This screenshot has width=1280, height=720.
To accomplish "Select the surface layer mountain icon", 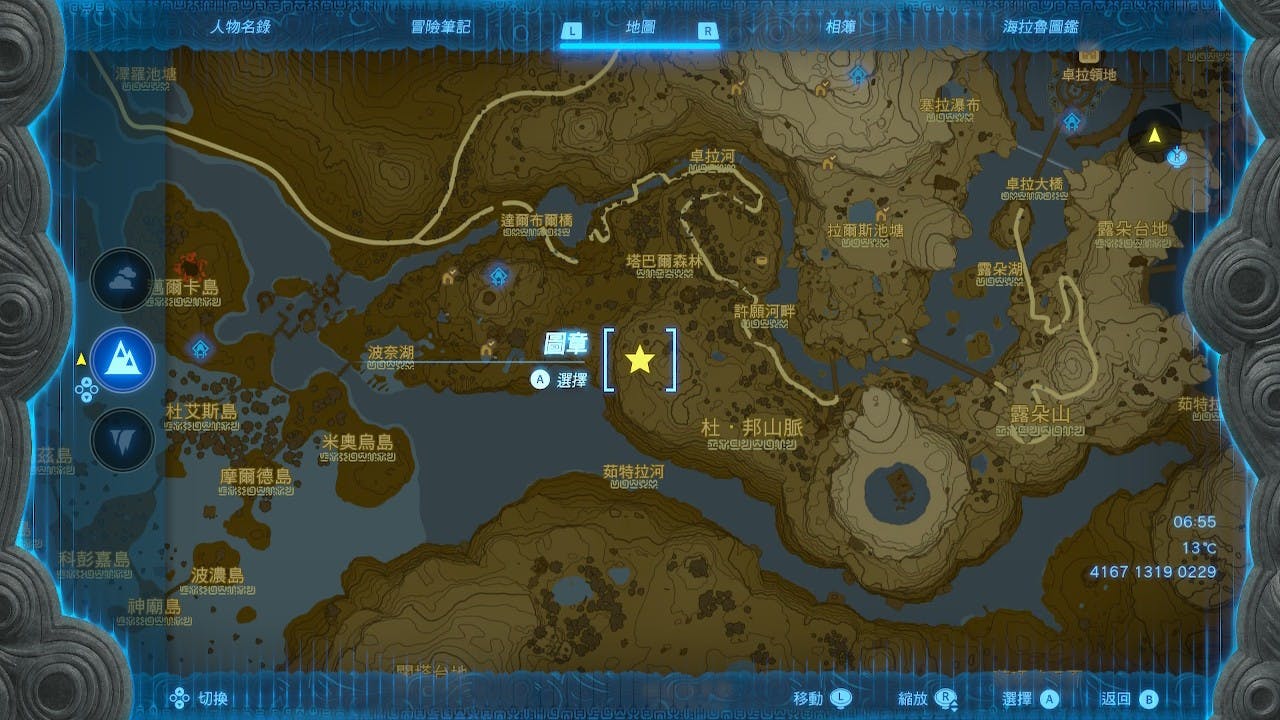I will 123,360.
